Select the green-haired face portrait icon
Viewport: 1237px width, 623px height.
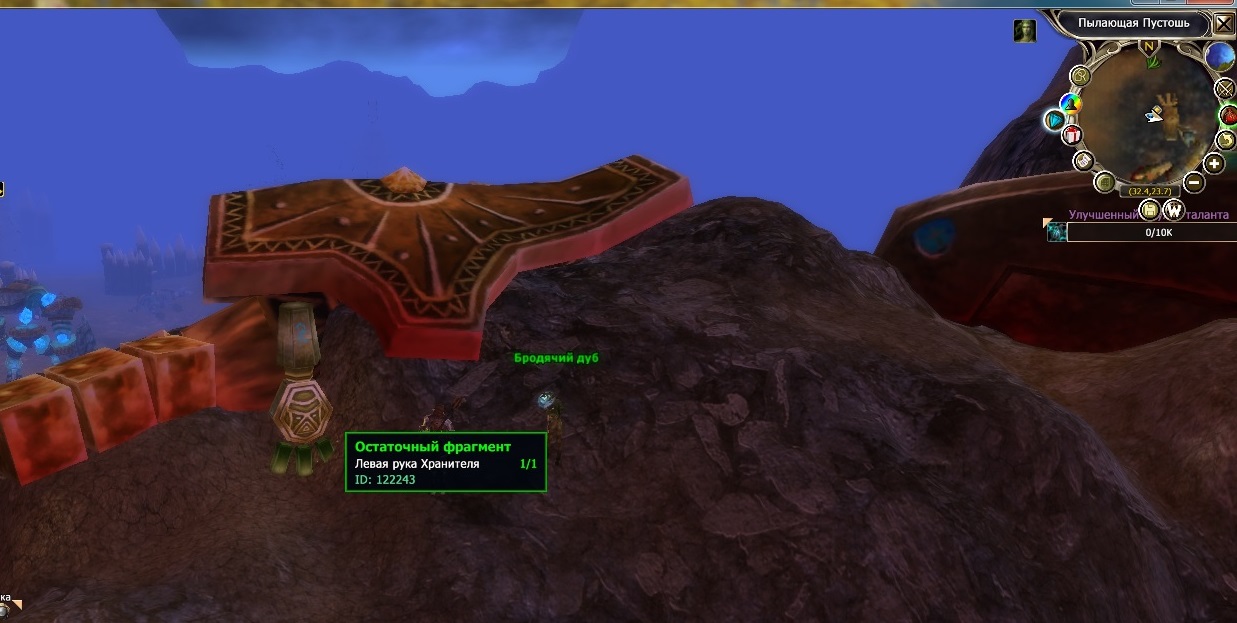point(1025,31)
